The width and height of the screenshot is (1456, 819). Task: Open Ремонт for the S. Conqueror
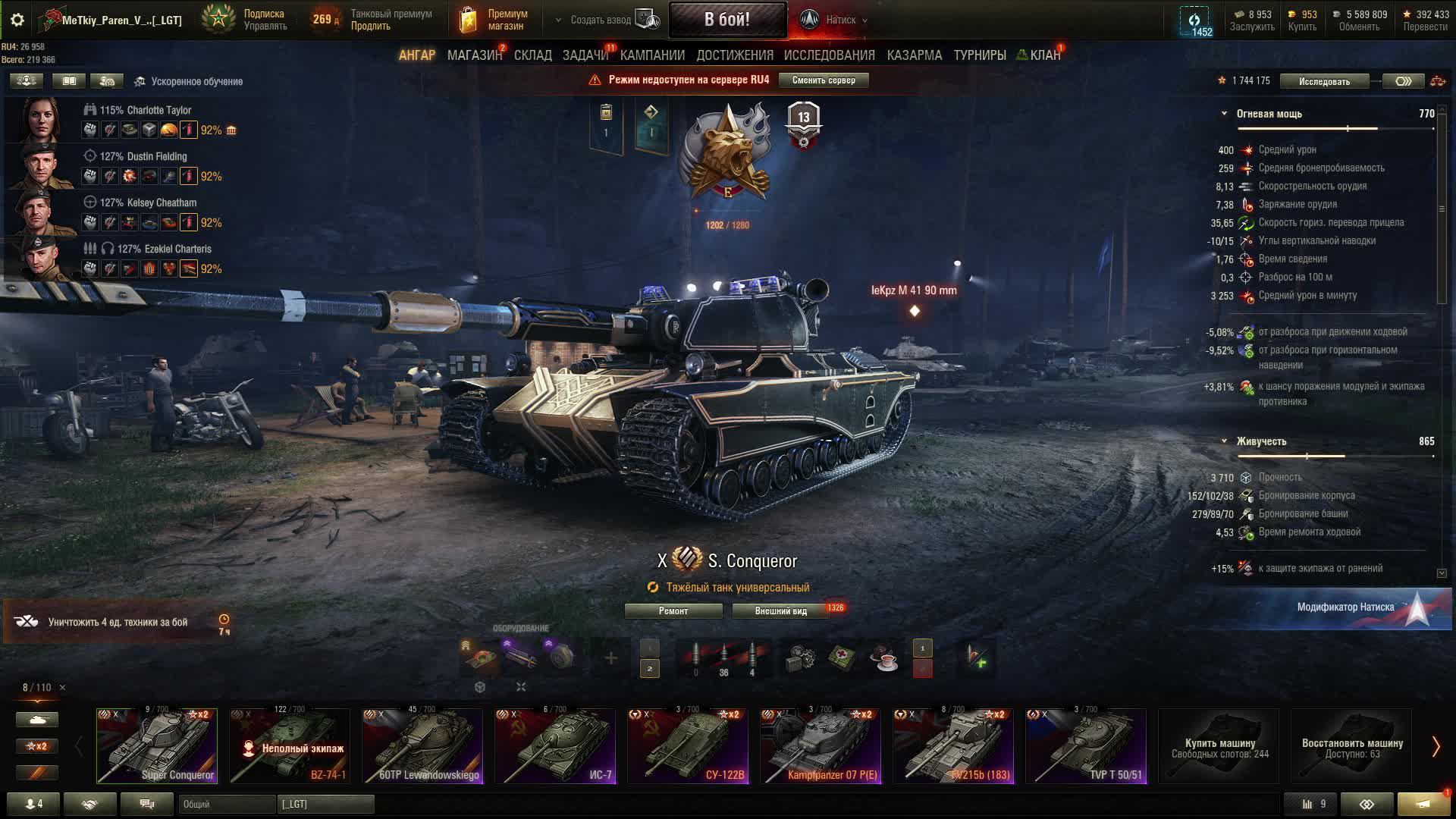click(673, 611)
